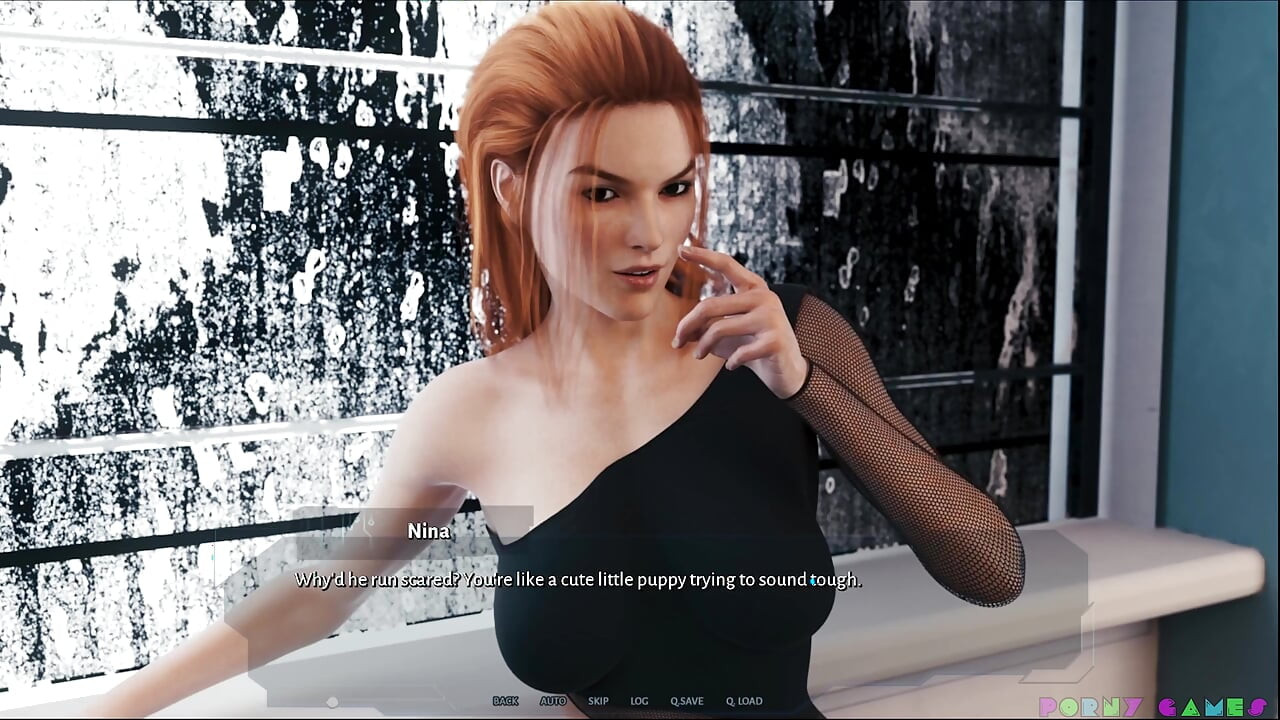Reveal previous line using the BACK control
This screenshot has height=720, width=1280.
coord(506,701)
